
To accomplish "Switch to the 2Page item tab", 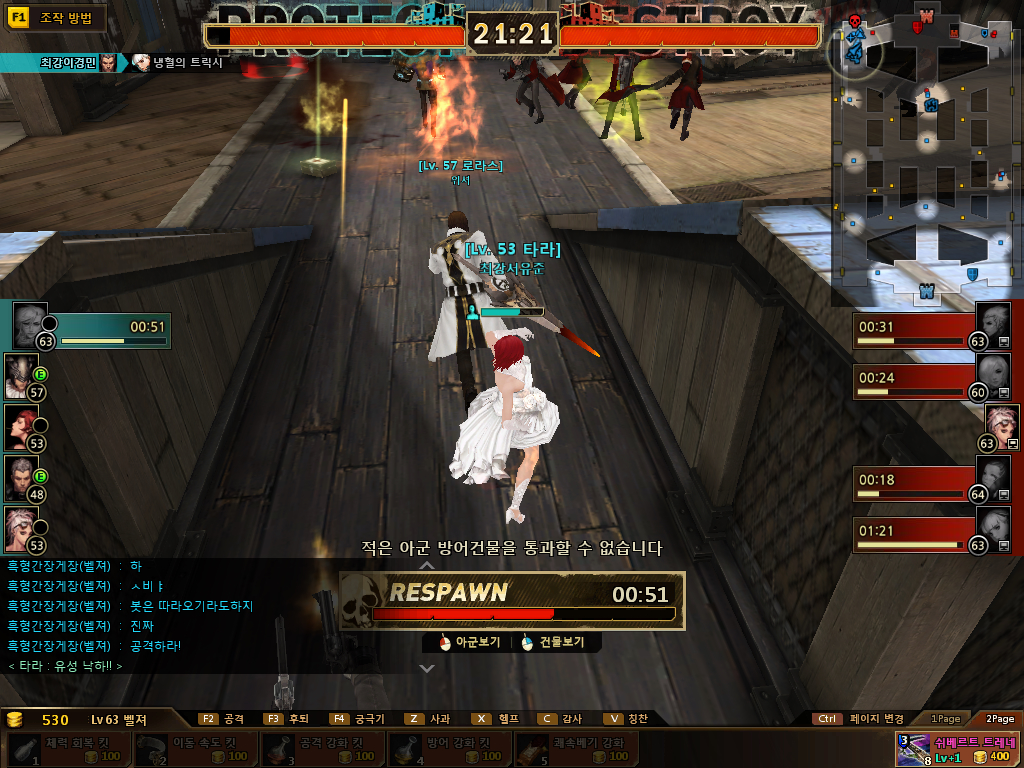I will click(999, 719).
